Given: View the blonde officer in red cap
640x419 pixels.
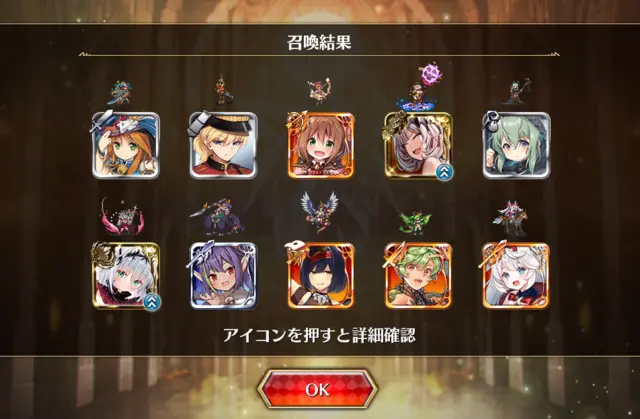Looking at the screenshot, I should click(223, 146).
